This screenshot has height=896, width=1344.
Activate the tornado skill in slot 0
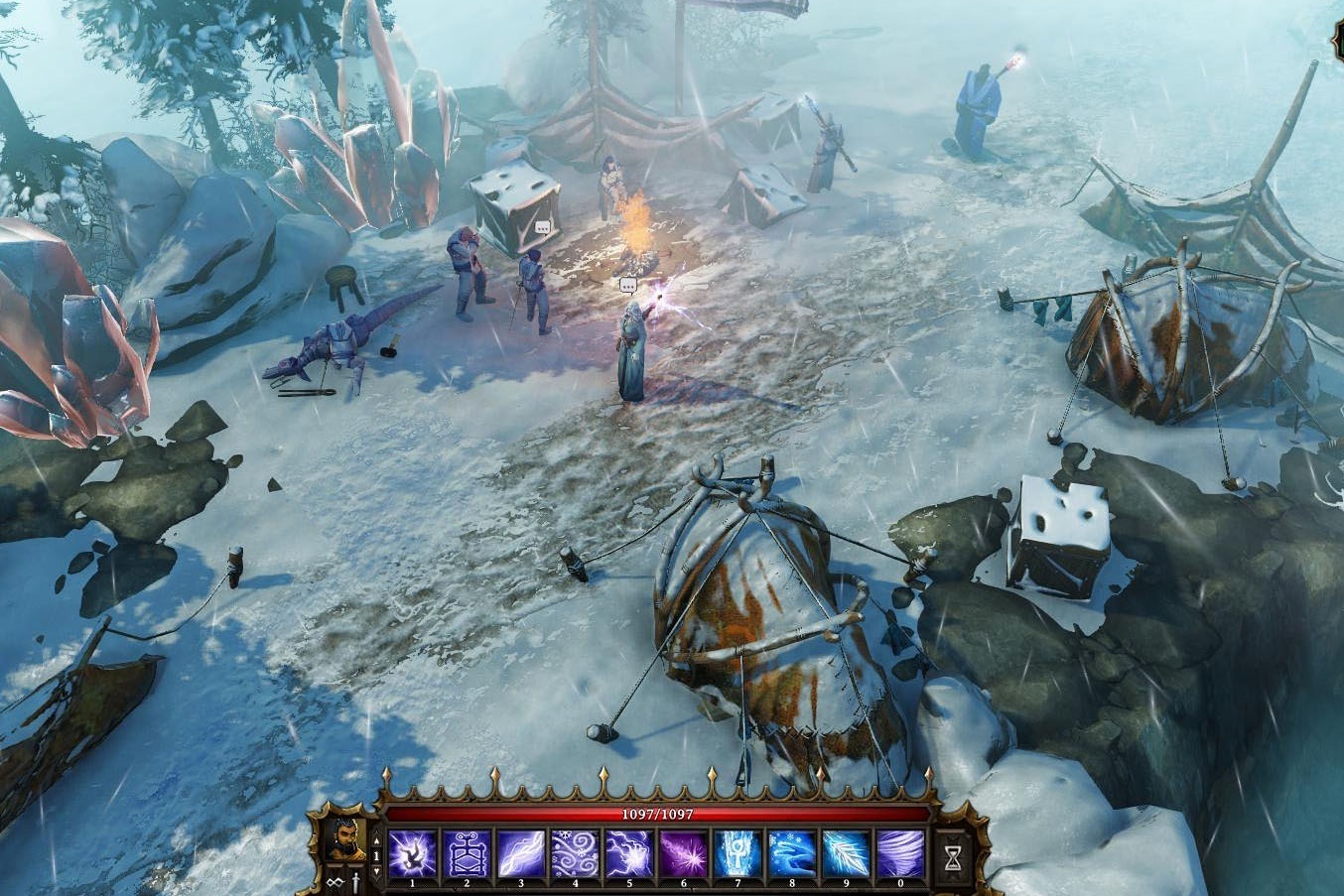(900, 854)
